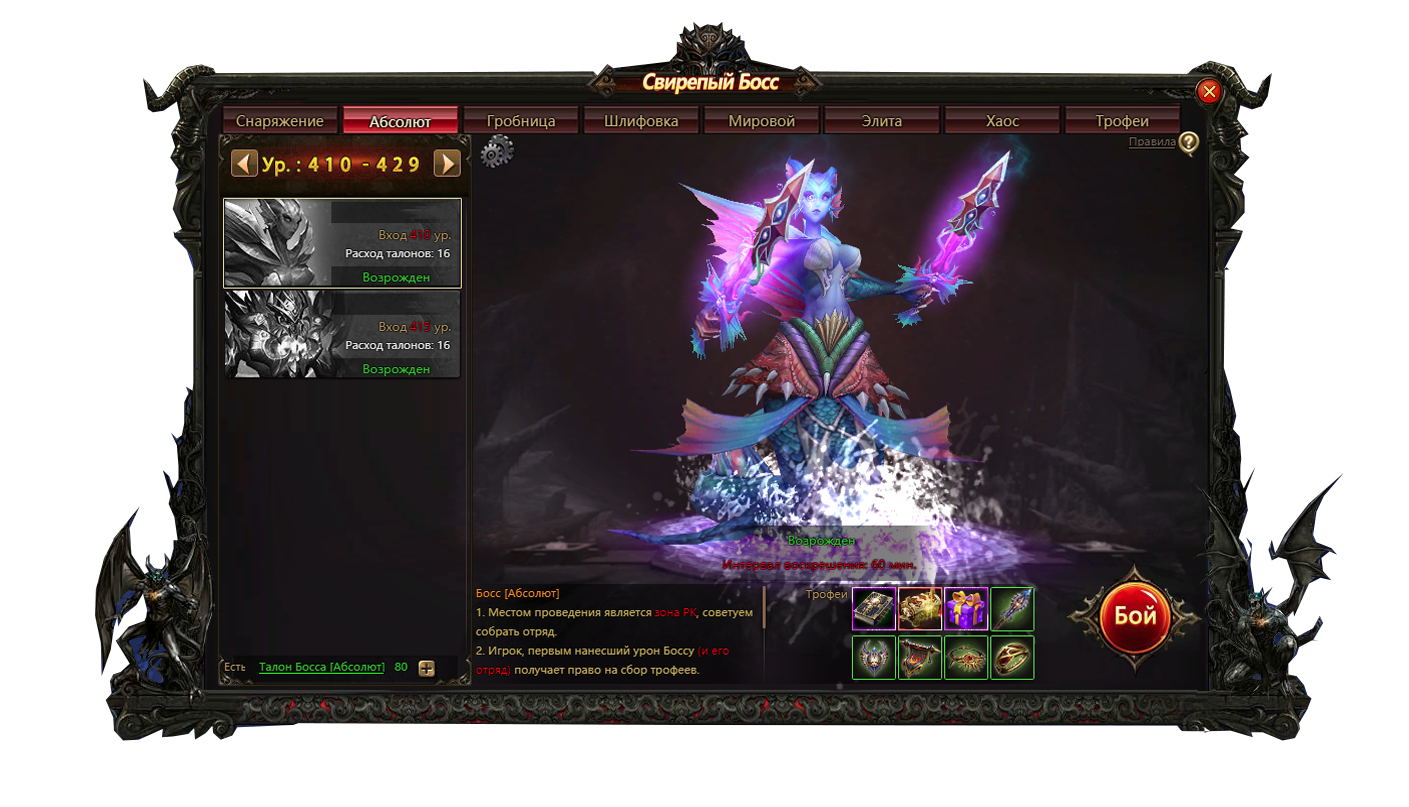Image resolution: width=1409 pixels, height=807 pixels.
Task: Inspect the purple gift box trophy
Action: click(x=966, y=609)
